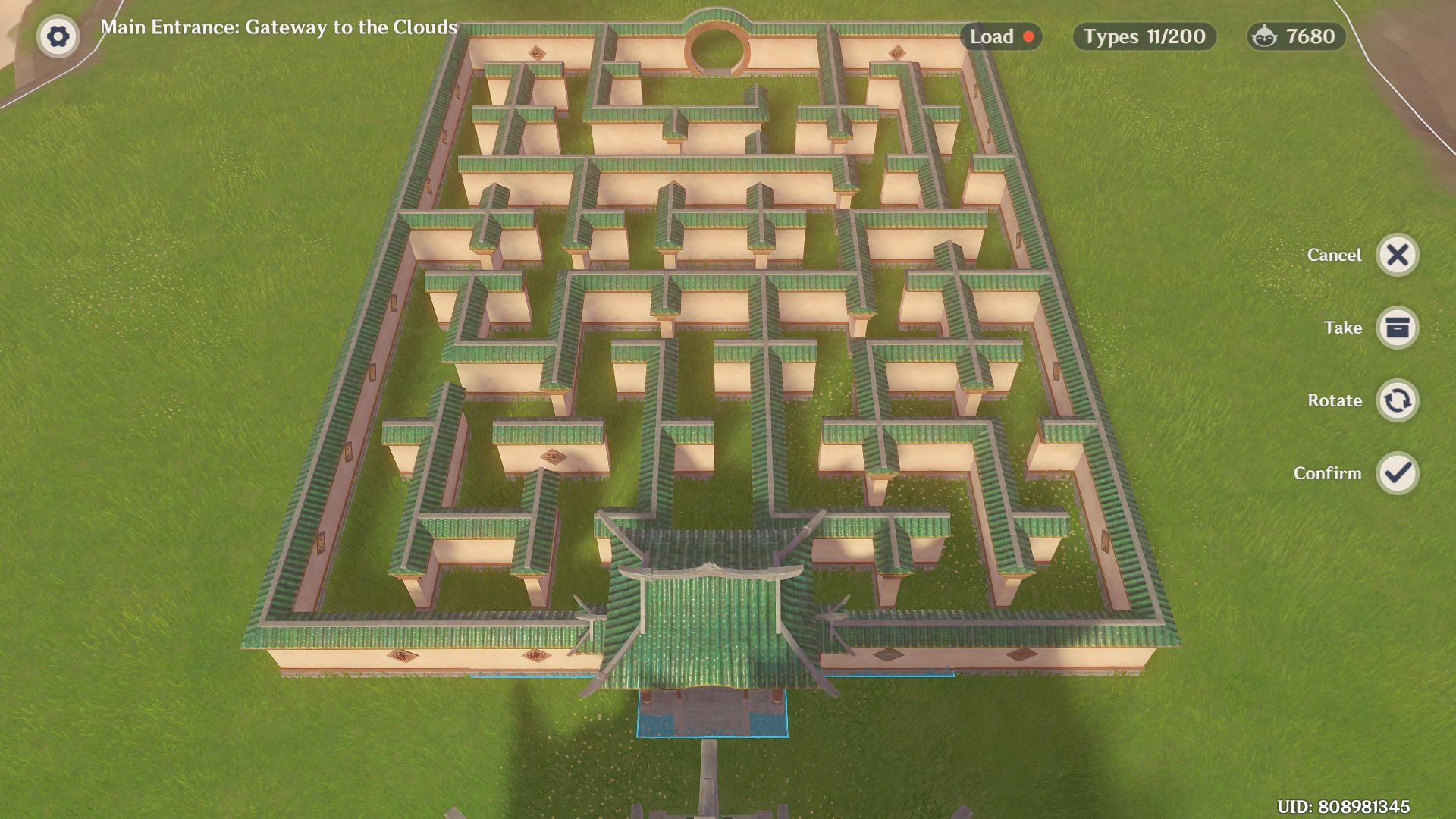Screen dimensions: 1456x819
Task: Confirm placement of Gateway to the Clouds
Action: (1399, 473)
